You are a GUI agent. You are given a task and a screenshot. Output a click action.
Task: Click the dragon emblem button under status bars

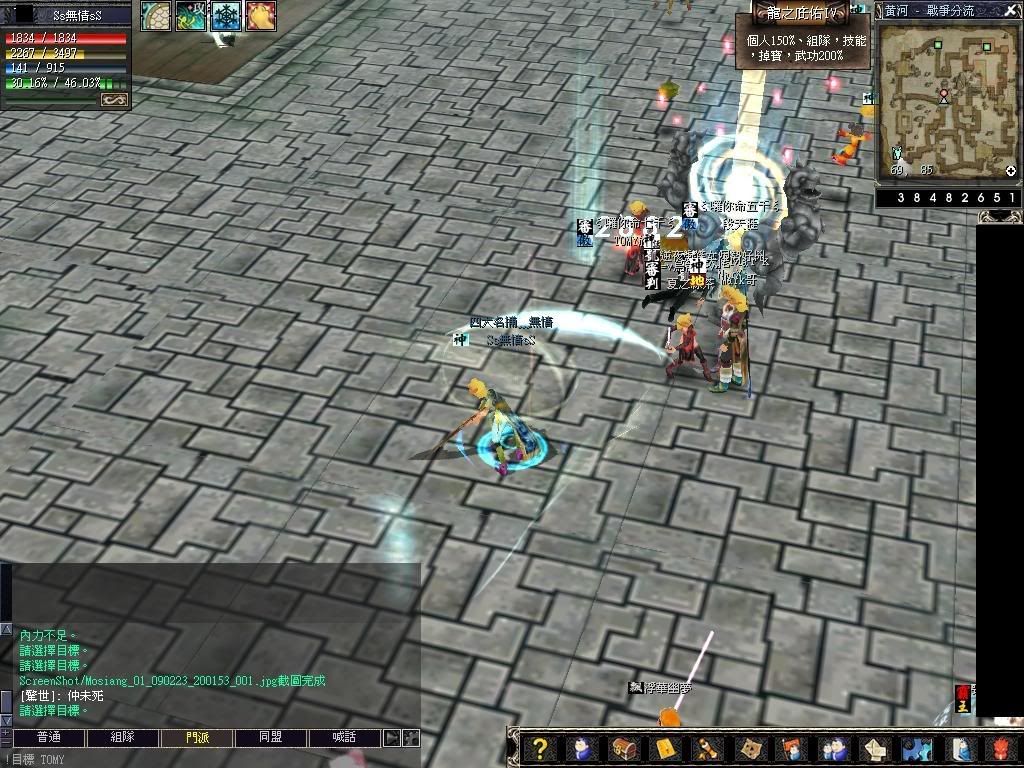coord(114,100)
